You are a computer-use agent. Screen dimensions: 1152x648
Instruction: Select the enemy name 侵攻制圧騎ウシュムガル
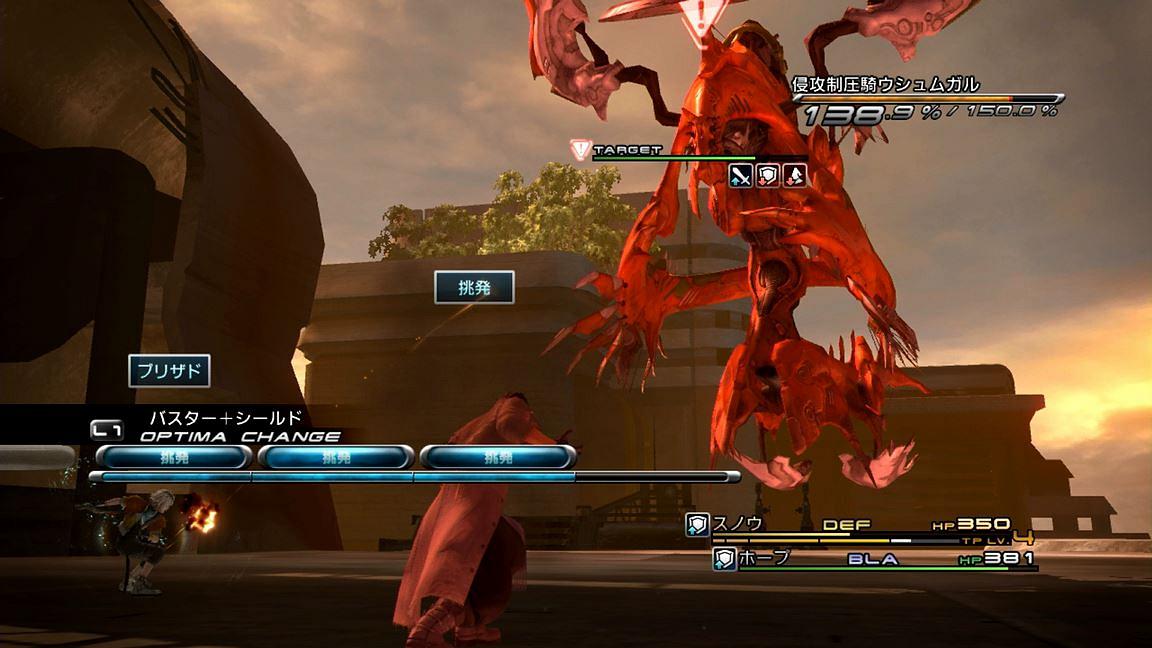pyautogui.click(x=885, y=85)
